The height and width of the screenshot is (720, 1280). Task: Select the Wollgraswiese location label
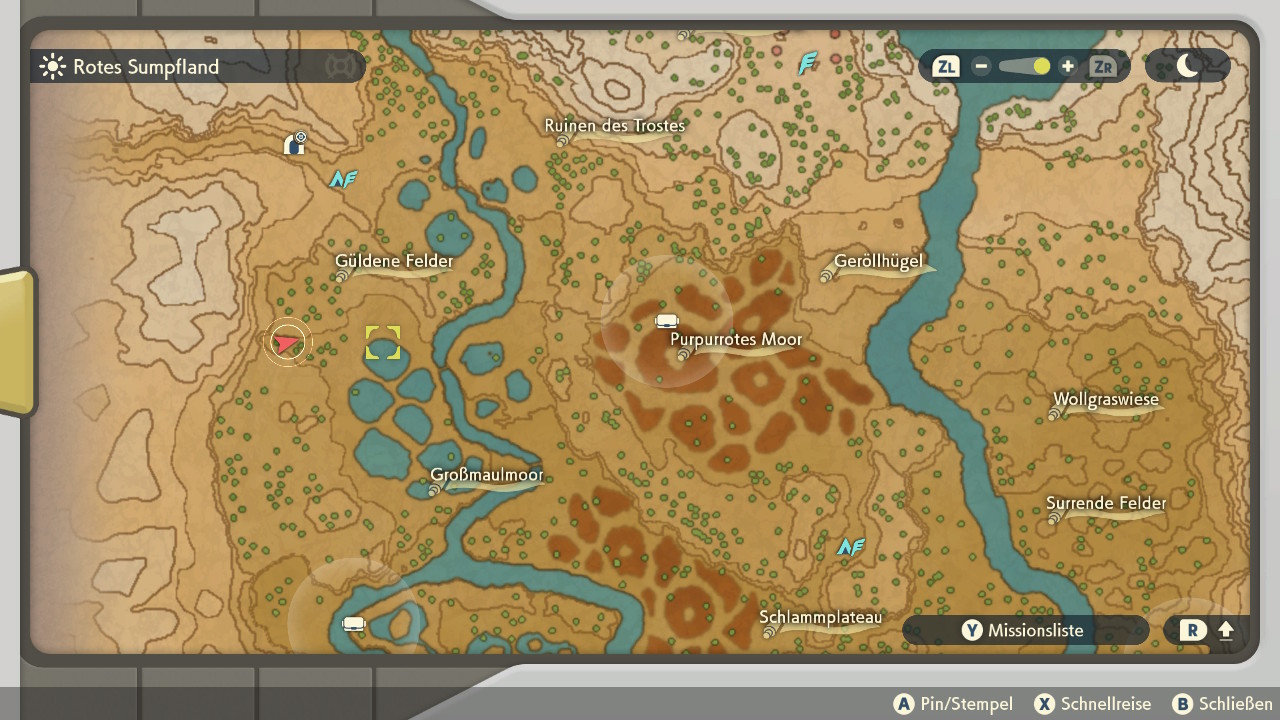[x=1105, y=400]
